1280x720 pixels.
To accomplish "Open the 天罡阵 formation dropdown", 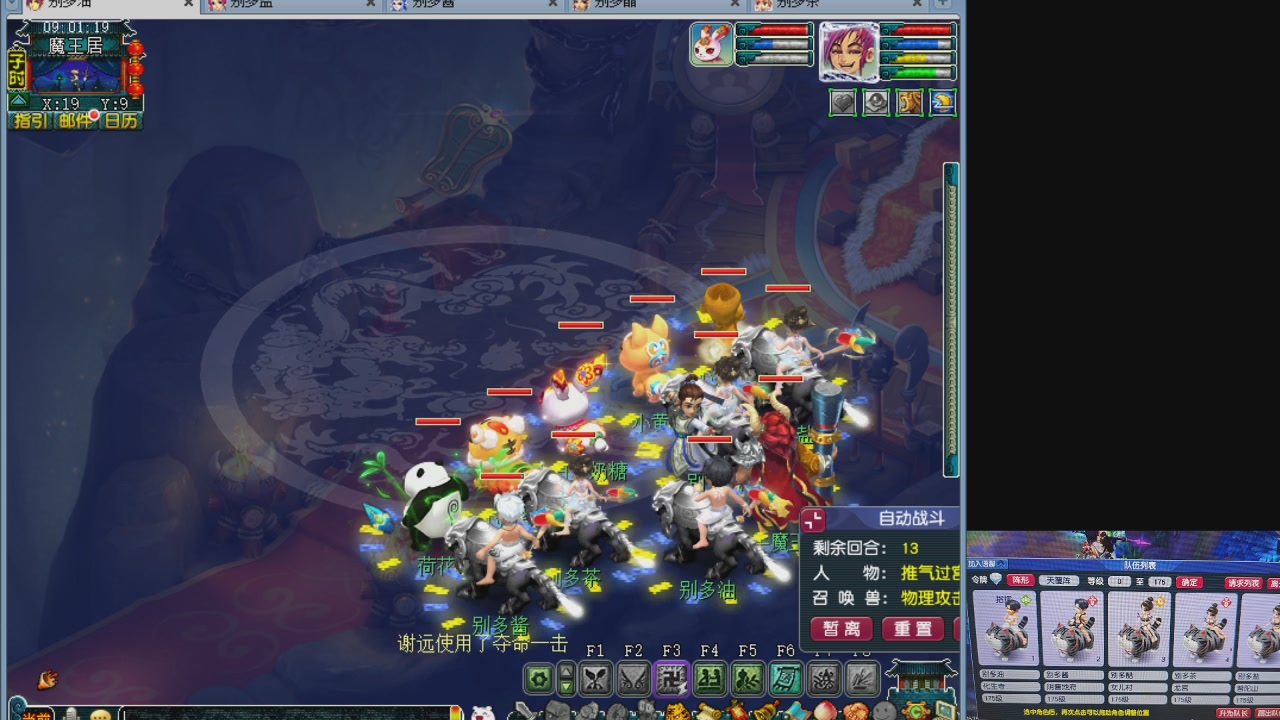I will click(1059, 582).
